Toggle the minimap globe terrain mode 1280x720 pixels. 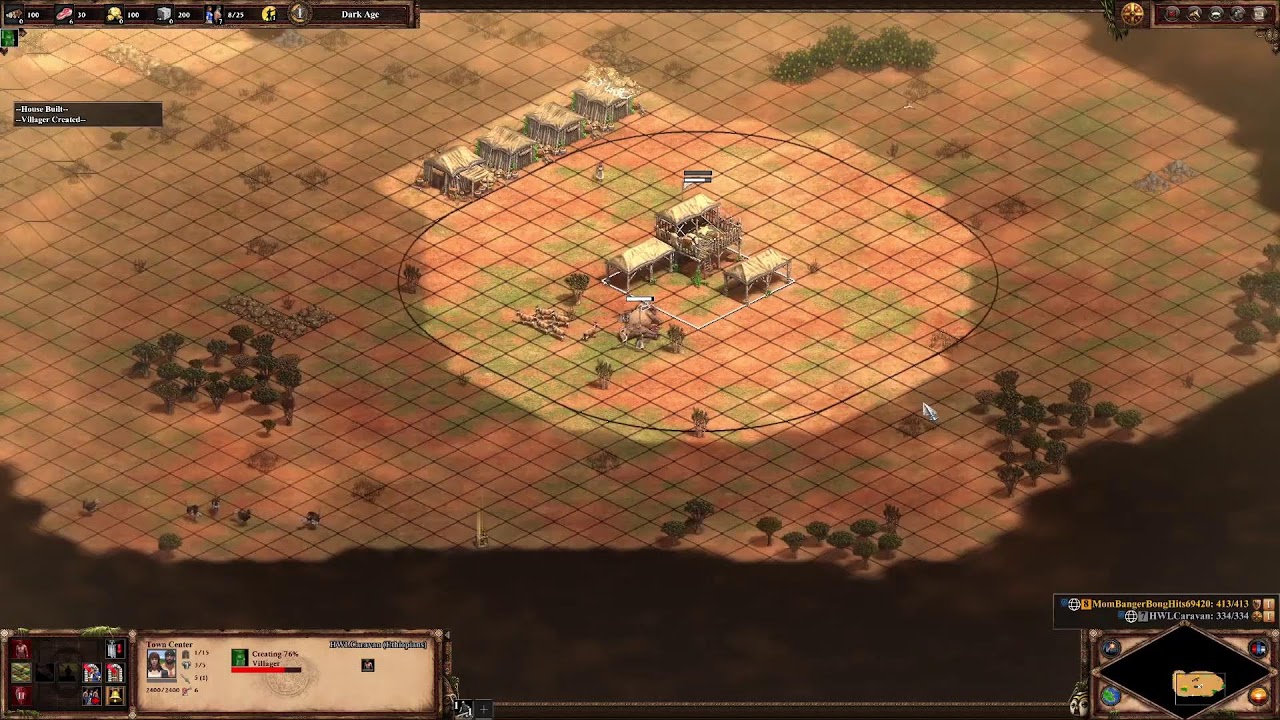[x=1111, y=696]
